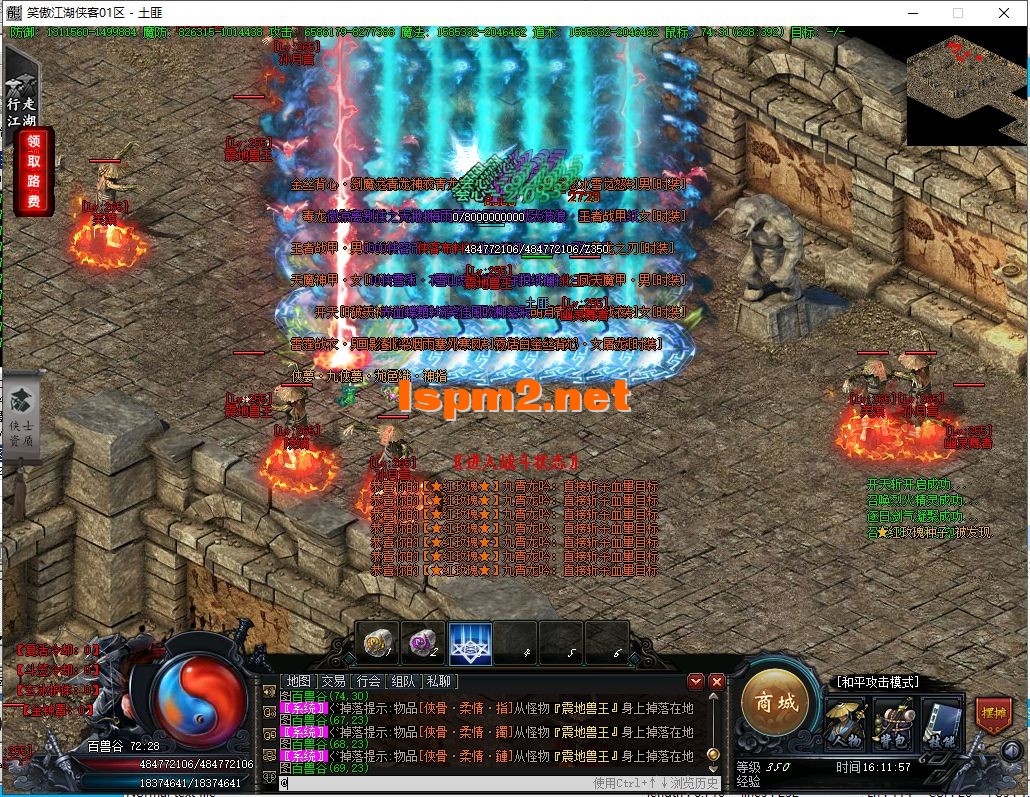Show the 私聊 private chat tab

(438, 682)
